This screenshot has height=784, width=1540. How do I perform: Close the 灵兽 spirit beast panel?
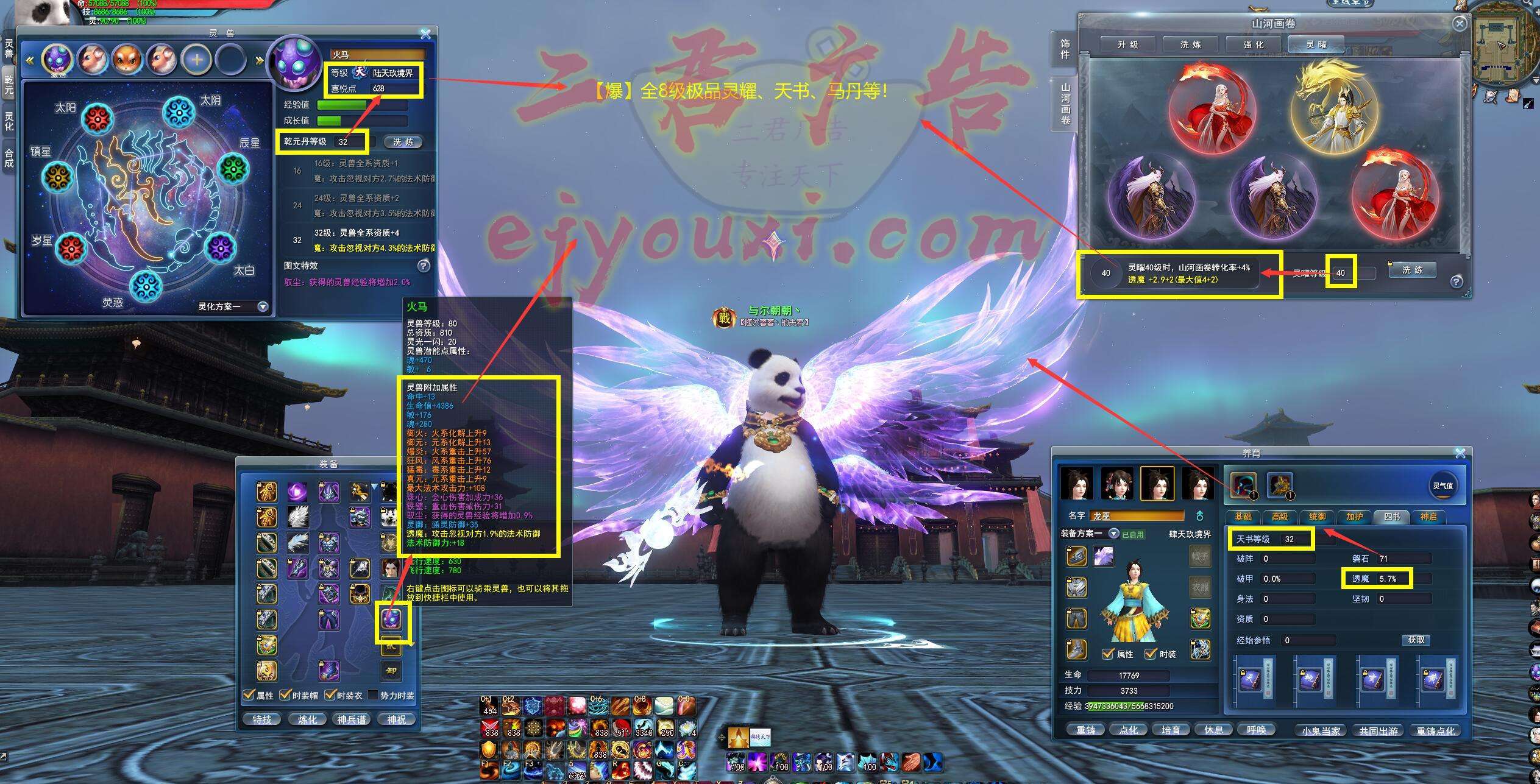pyautogui.click(x=425, y=34)
